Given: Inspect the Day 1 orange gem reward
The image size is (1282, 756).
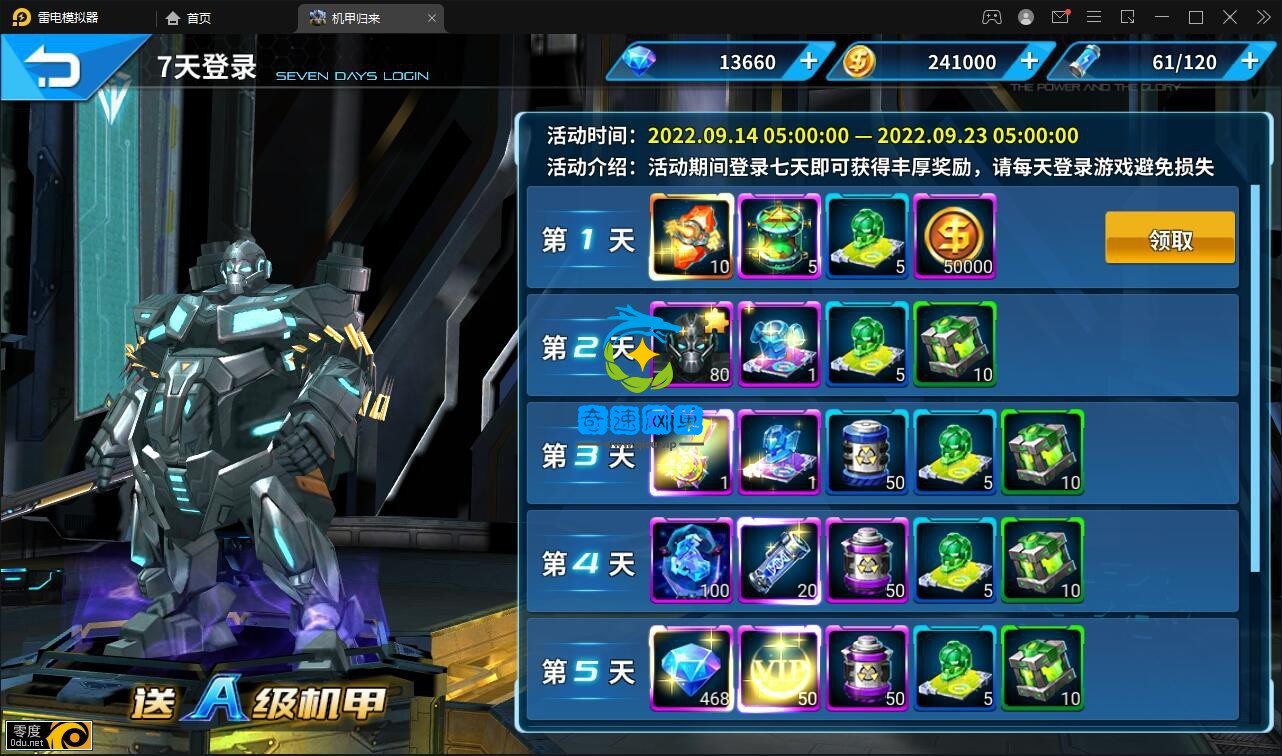Looking at the screenshot, I should point(692,237).
